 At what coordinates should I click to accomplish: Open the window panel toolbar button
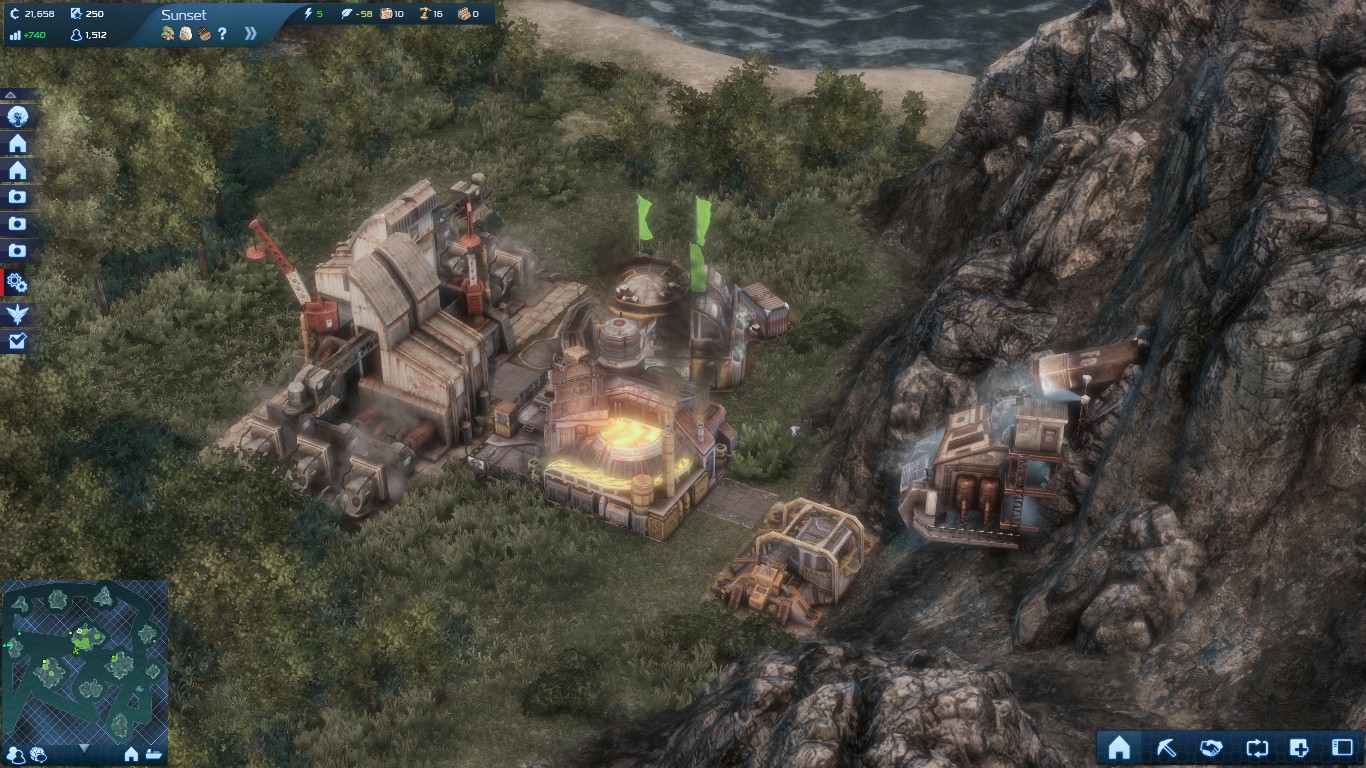1342,748
